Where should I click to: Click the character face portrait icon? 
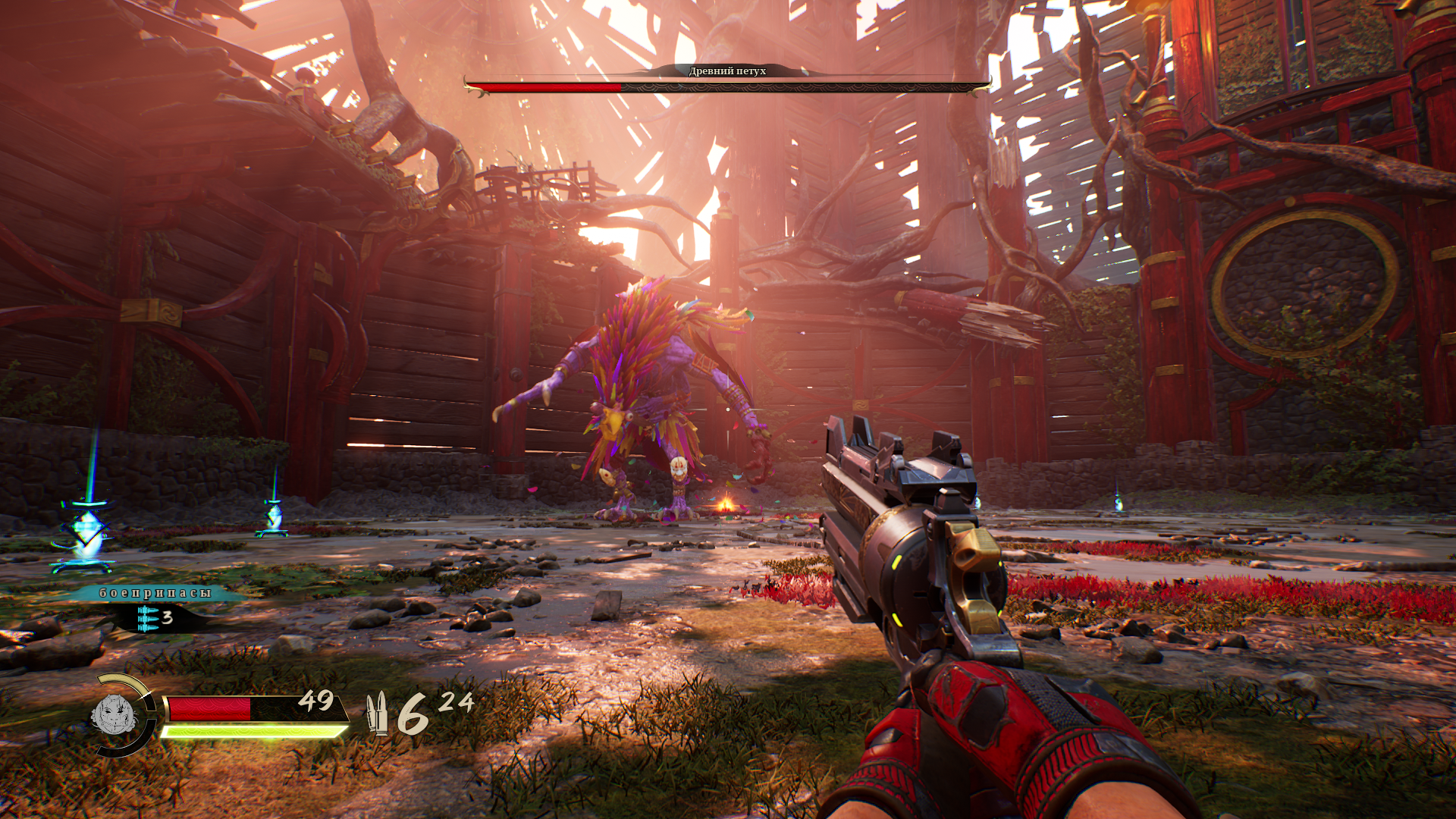tap(113, 714)
